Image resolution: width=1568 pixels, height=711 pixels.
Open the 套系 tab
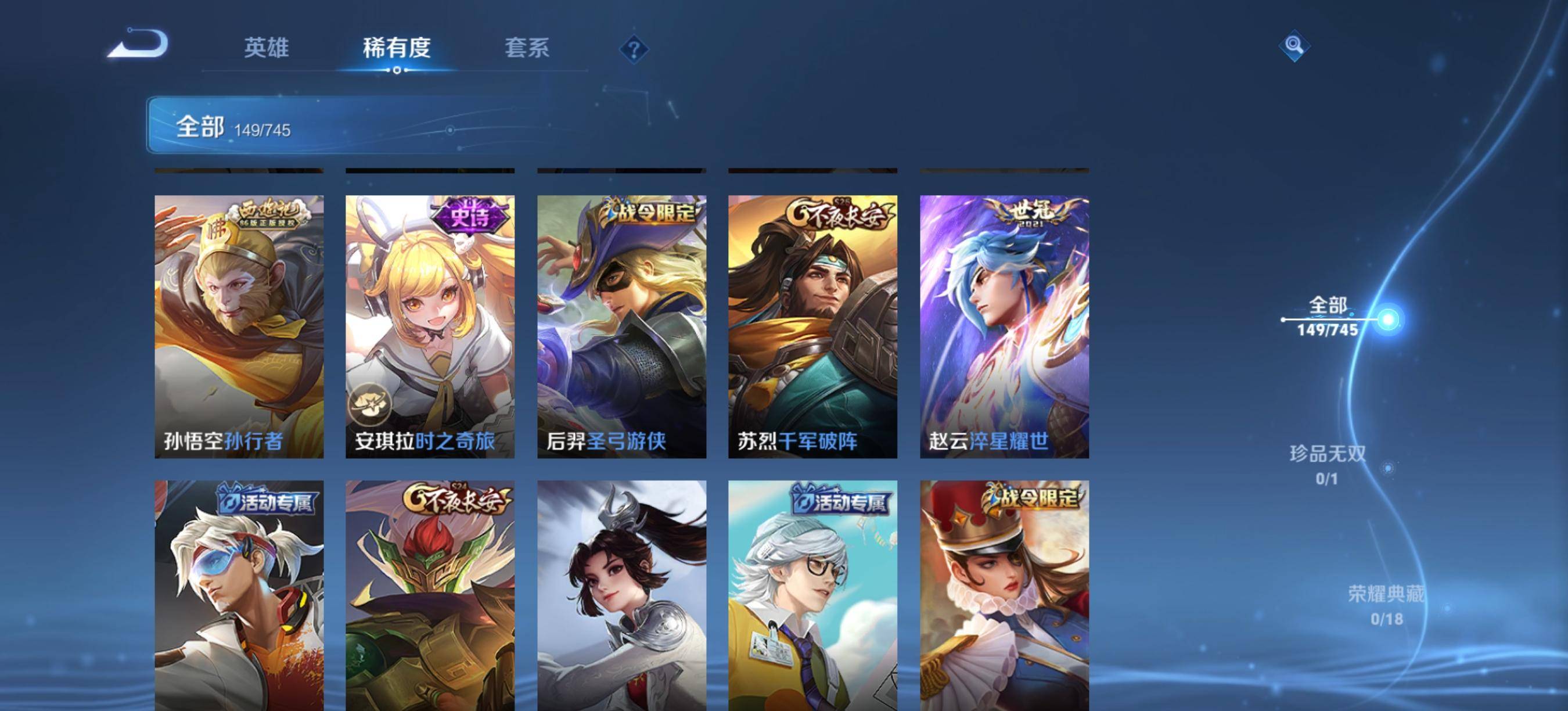click(527, 48)
